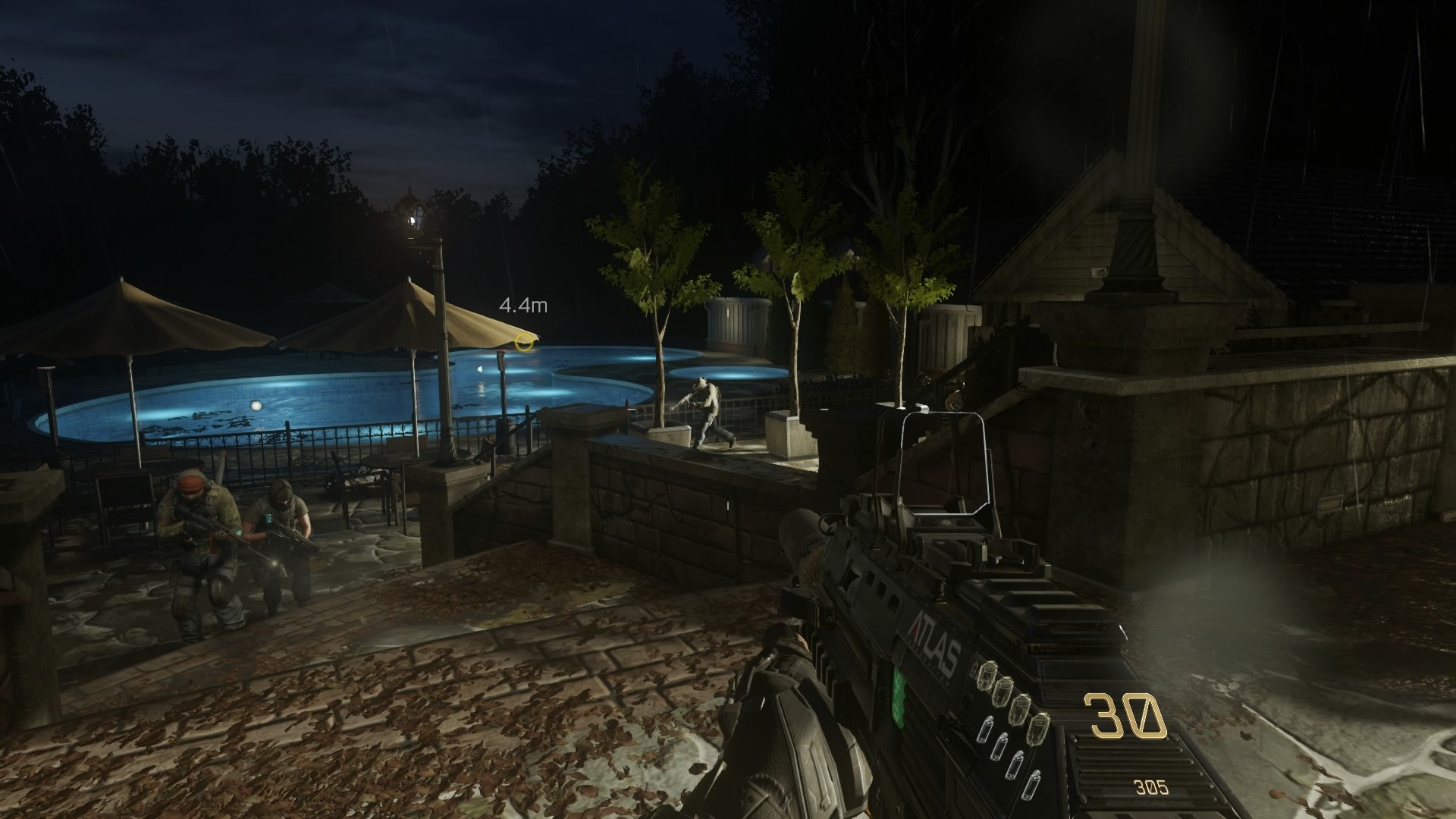Click the yellow objective waypoint circle
This screenshot has height=819, width=1456.
point(523,342)
